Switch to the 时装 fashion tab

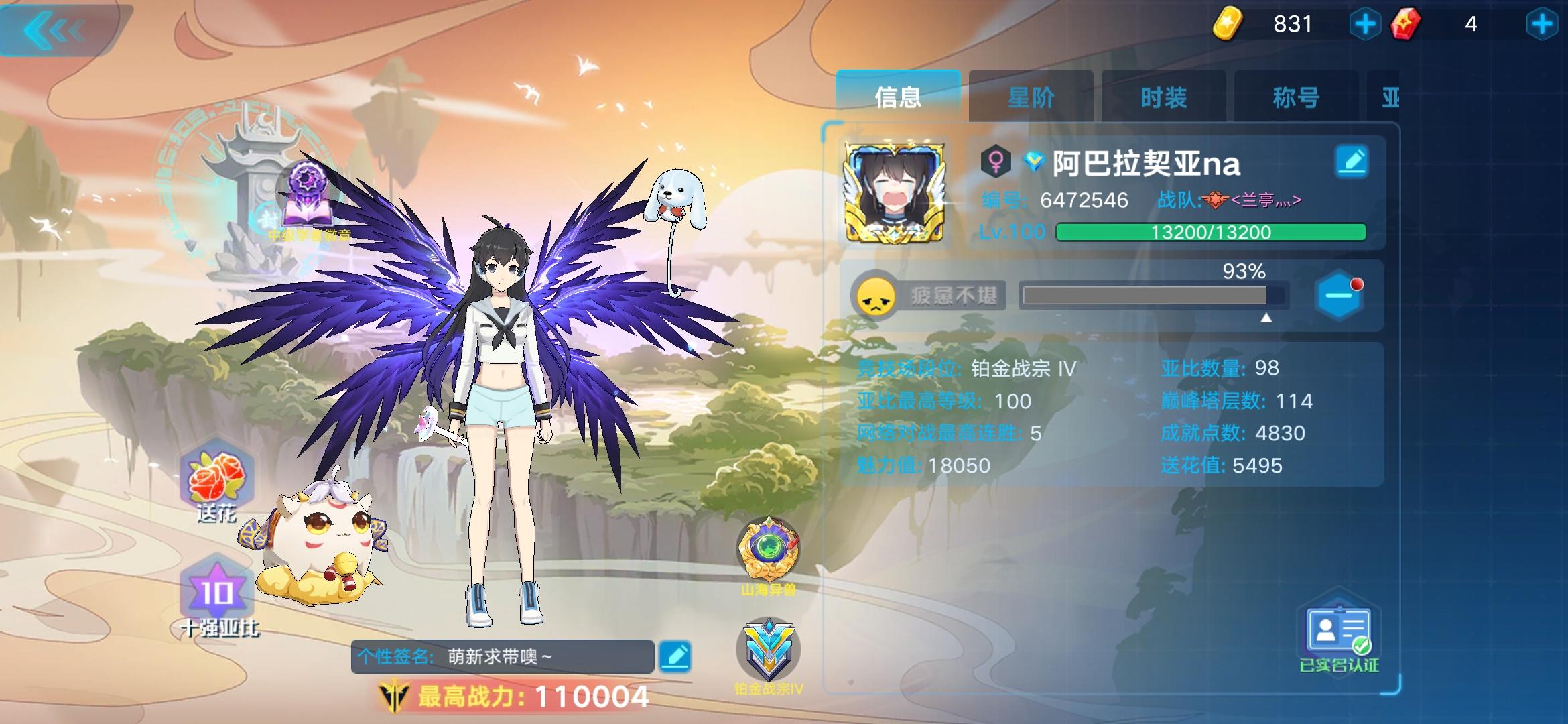coord(1164,97)
